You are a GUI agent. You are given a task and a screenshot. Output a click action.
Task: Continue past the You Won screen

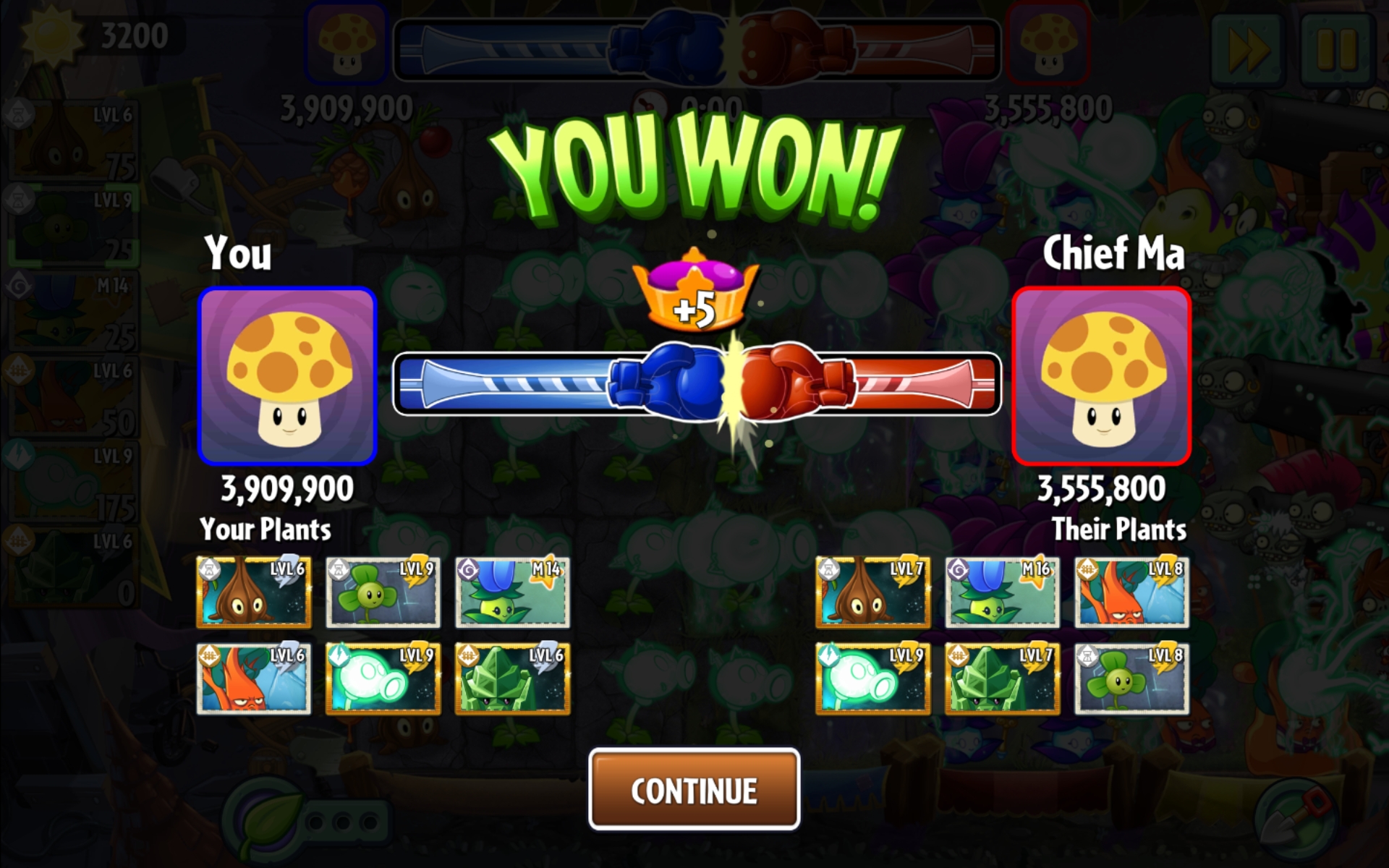[x=694, y=789]
